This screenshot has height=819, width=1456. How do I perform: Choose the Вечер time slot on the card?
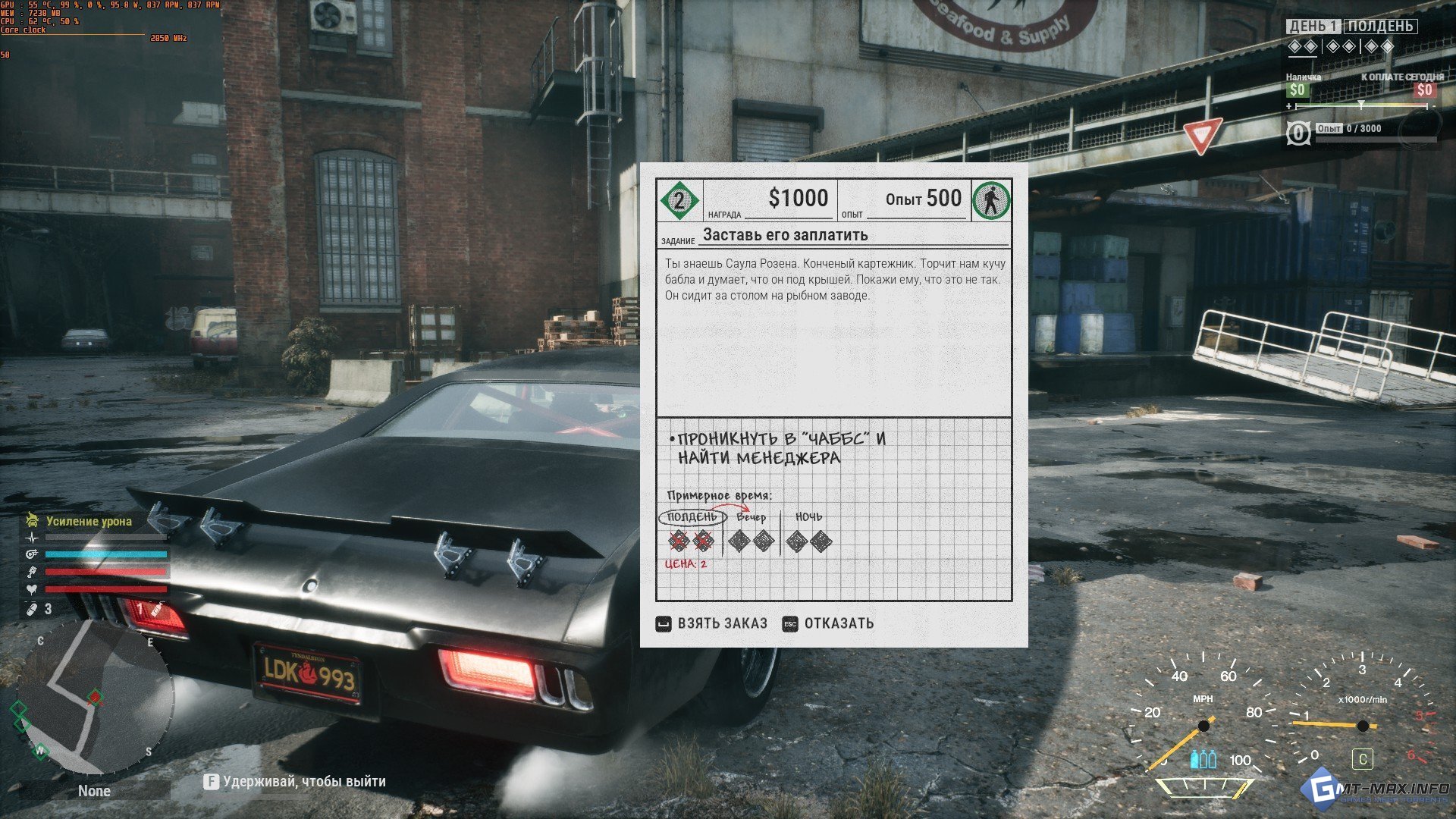click(x=751, y=517)
